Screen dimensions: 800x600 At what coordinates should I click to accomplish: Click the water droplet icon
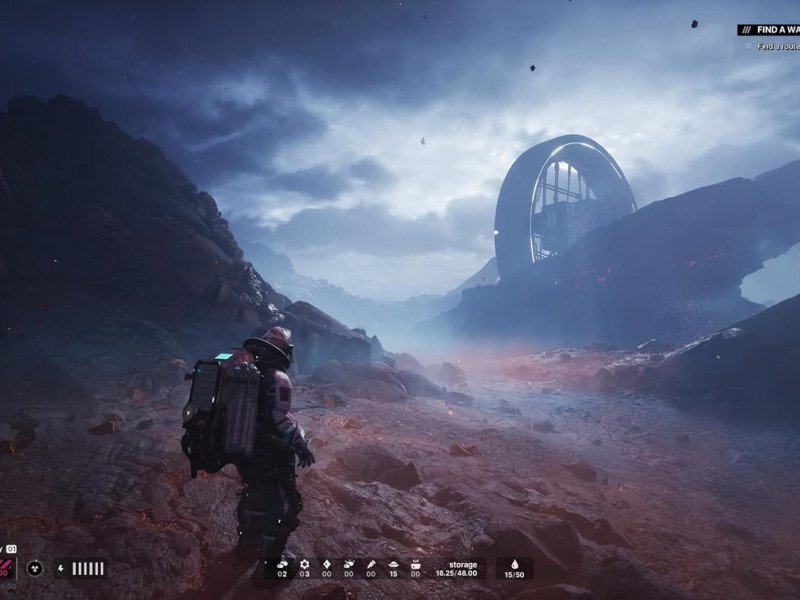point(513,563)
